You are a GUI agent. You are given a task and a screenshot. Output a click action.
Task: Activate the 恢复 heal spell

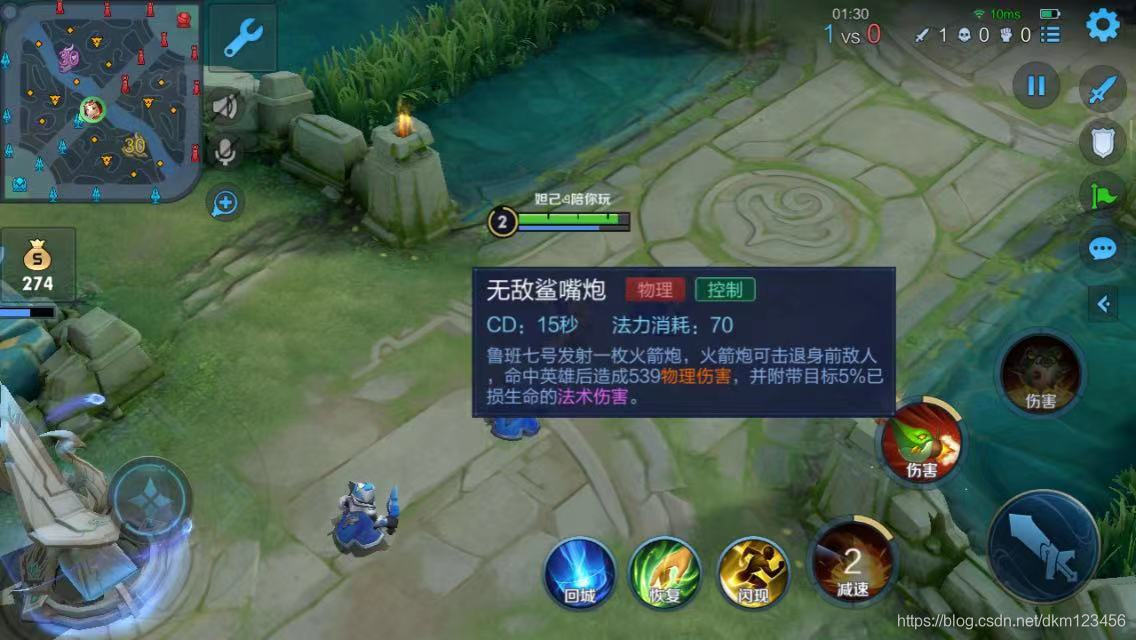[665, 572]
